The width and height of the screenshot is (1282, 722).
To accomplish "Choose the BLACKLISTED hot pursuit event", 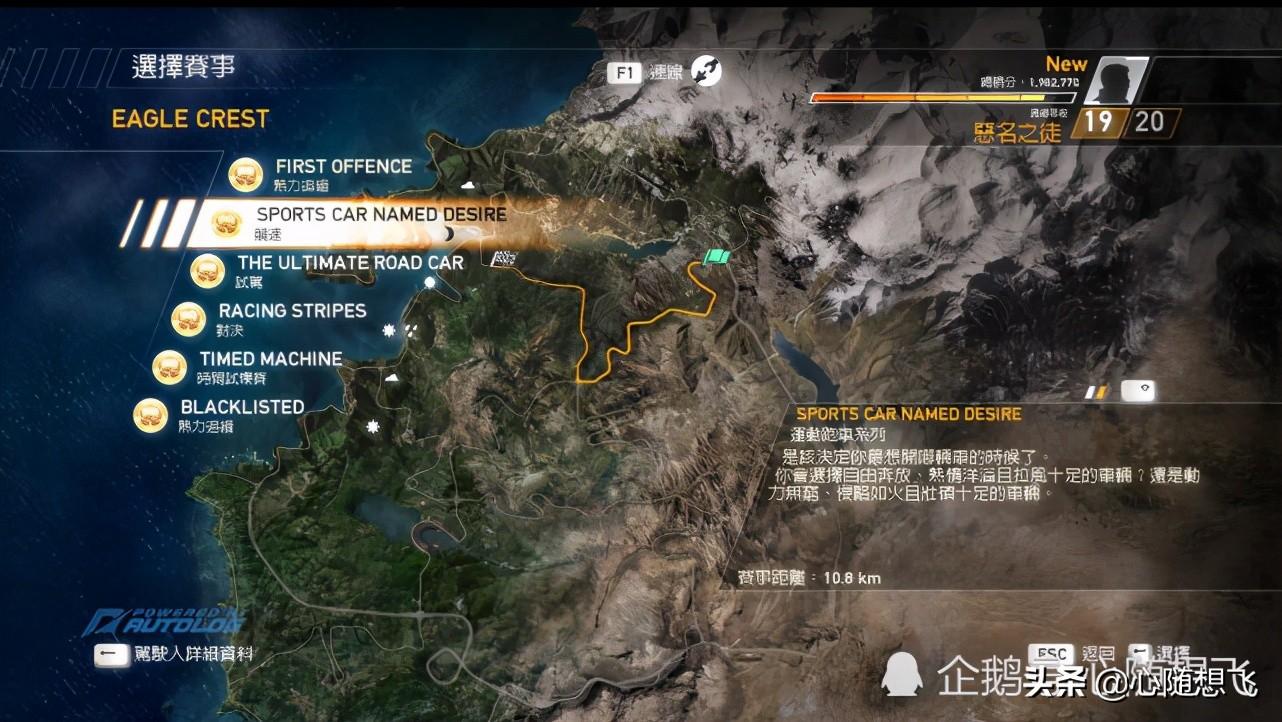I will 241,407.
